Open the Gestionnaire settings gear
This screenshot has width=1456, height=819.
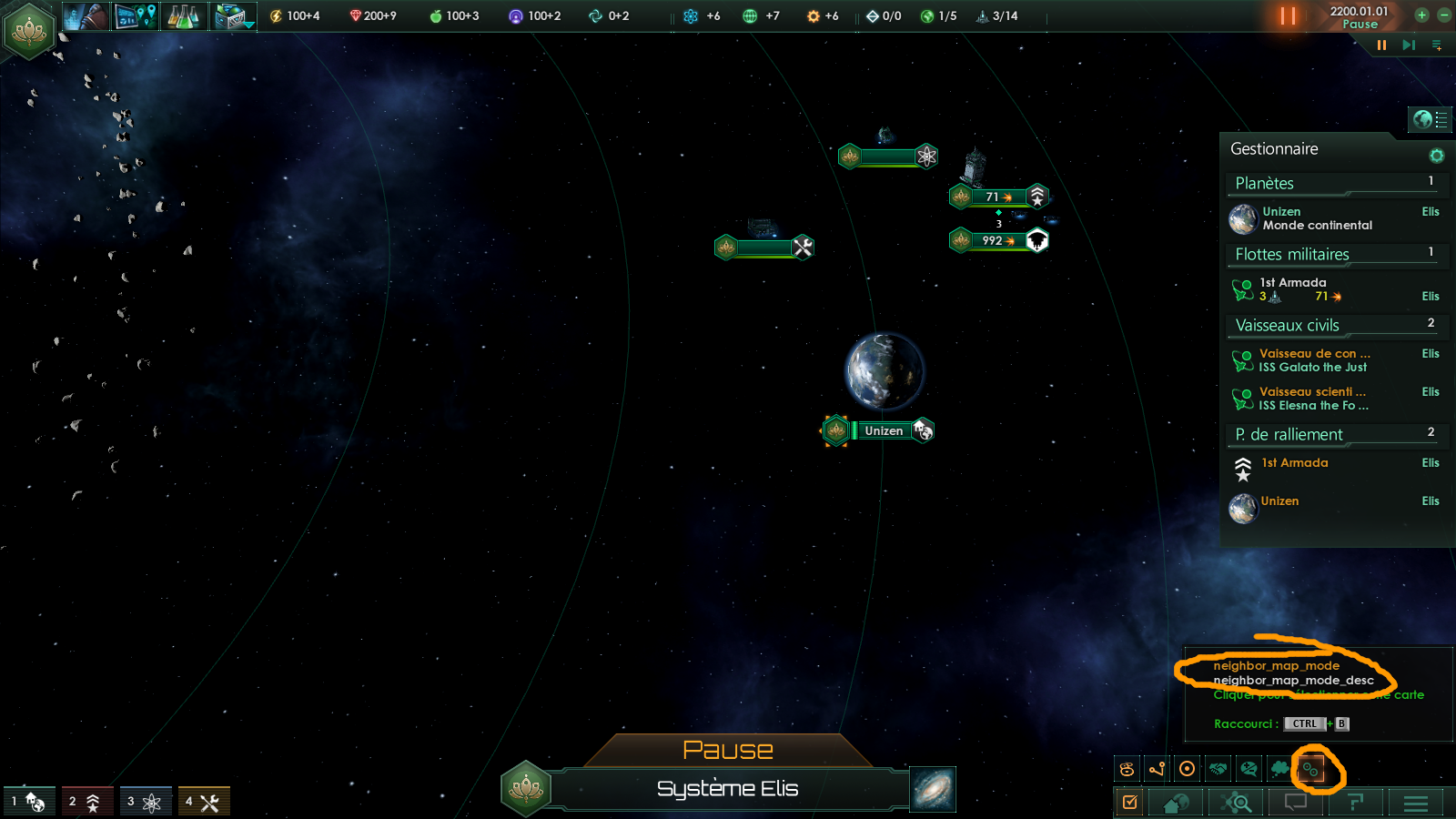coord(1436,156)
